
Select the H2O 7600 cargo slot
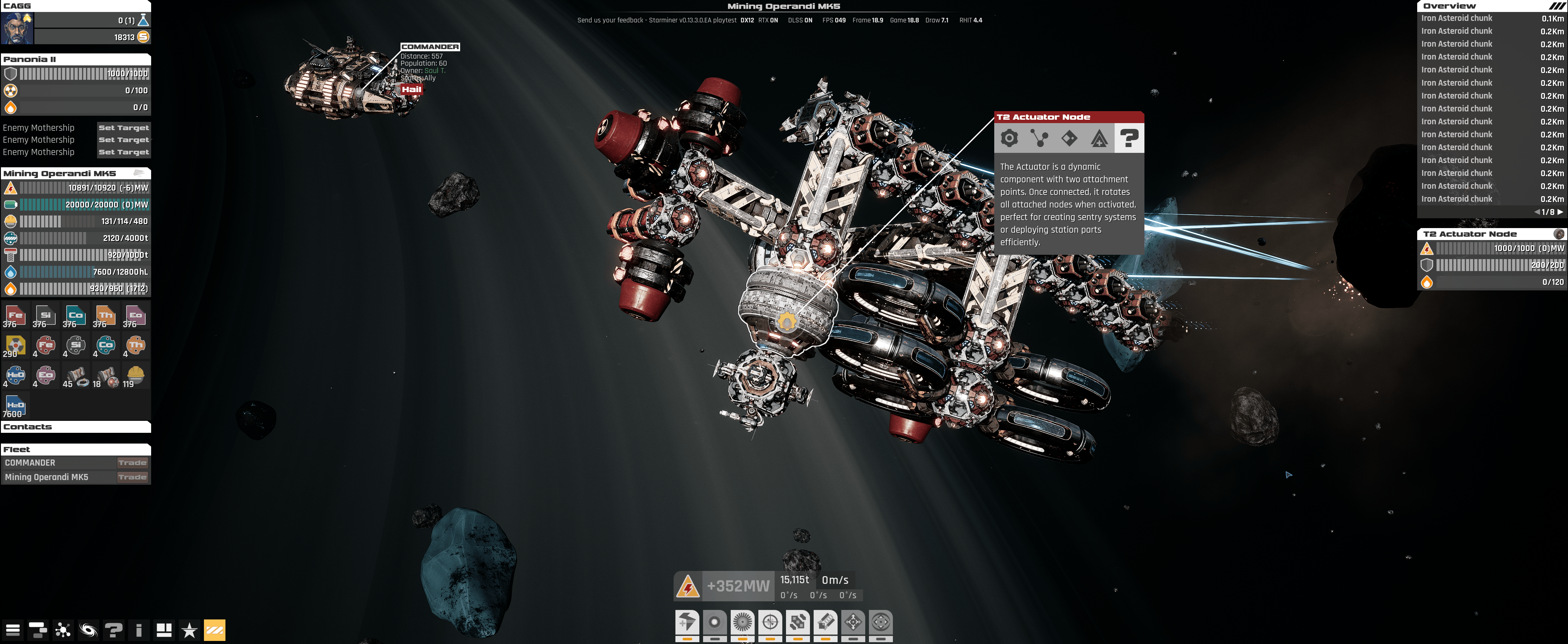(15, 406)
